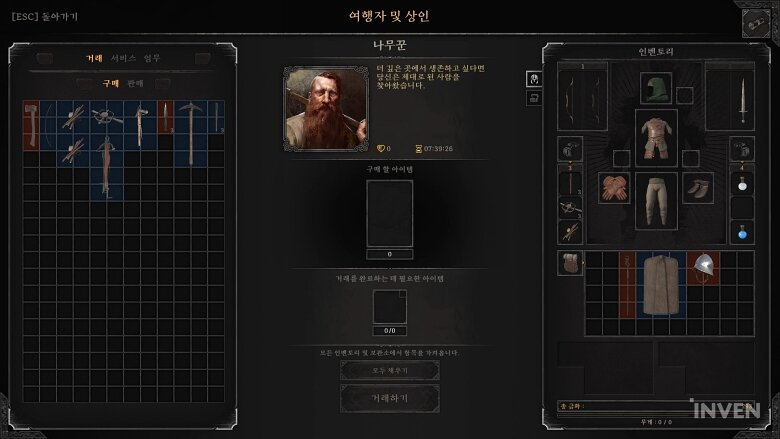Image resolution: width=780 pixels, height=439 pixels.
Task: Select the equipped boots slot
Action: pos(698,188)
